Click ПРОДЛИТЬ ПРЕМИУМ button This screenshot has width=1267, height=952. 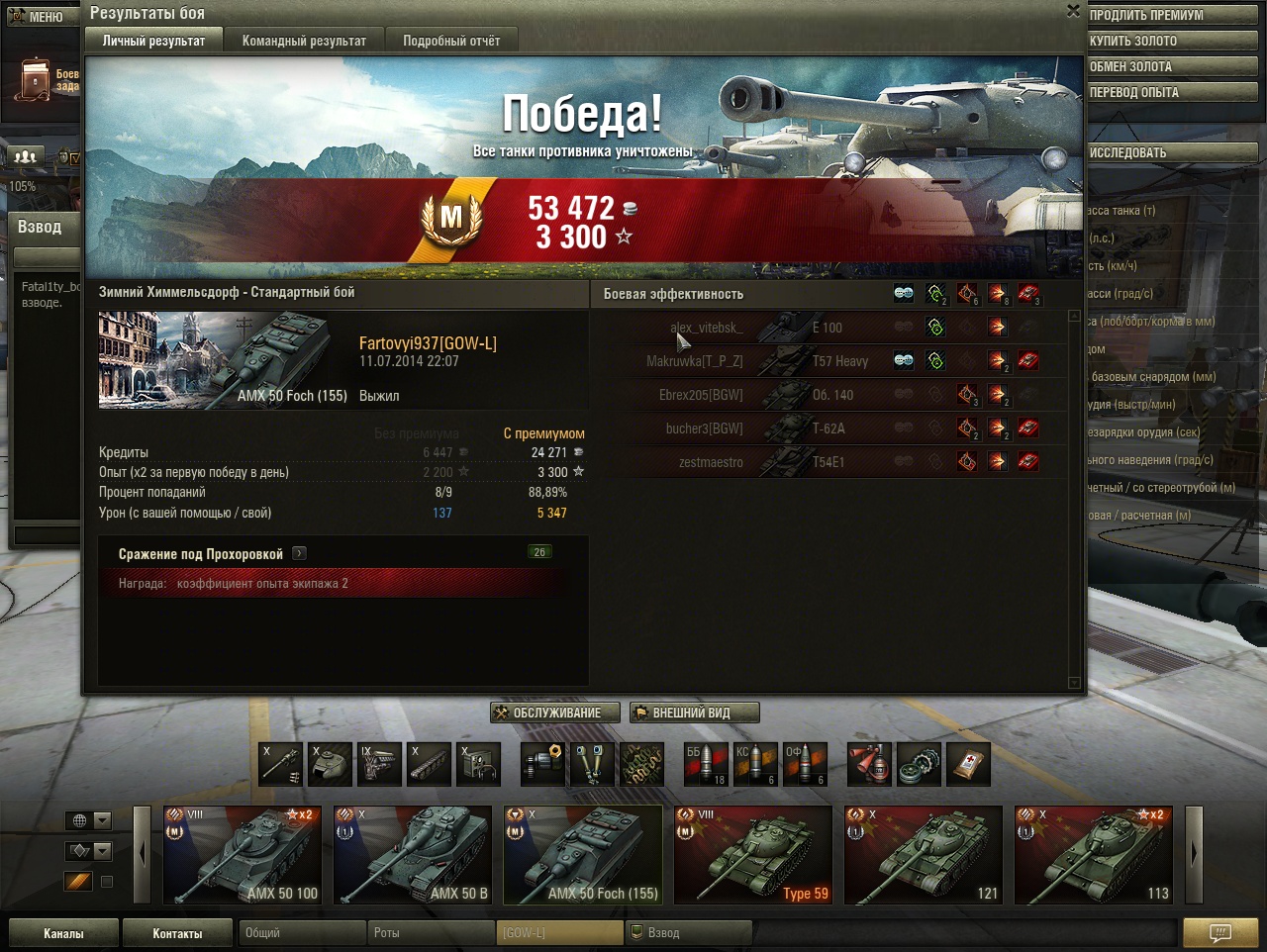pyautogui.click(x=1171, y=15)
